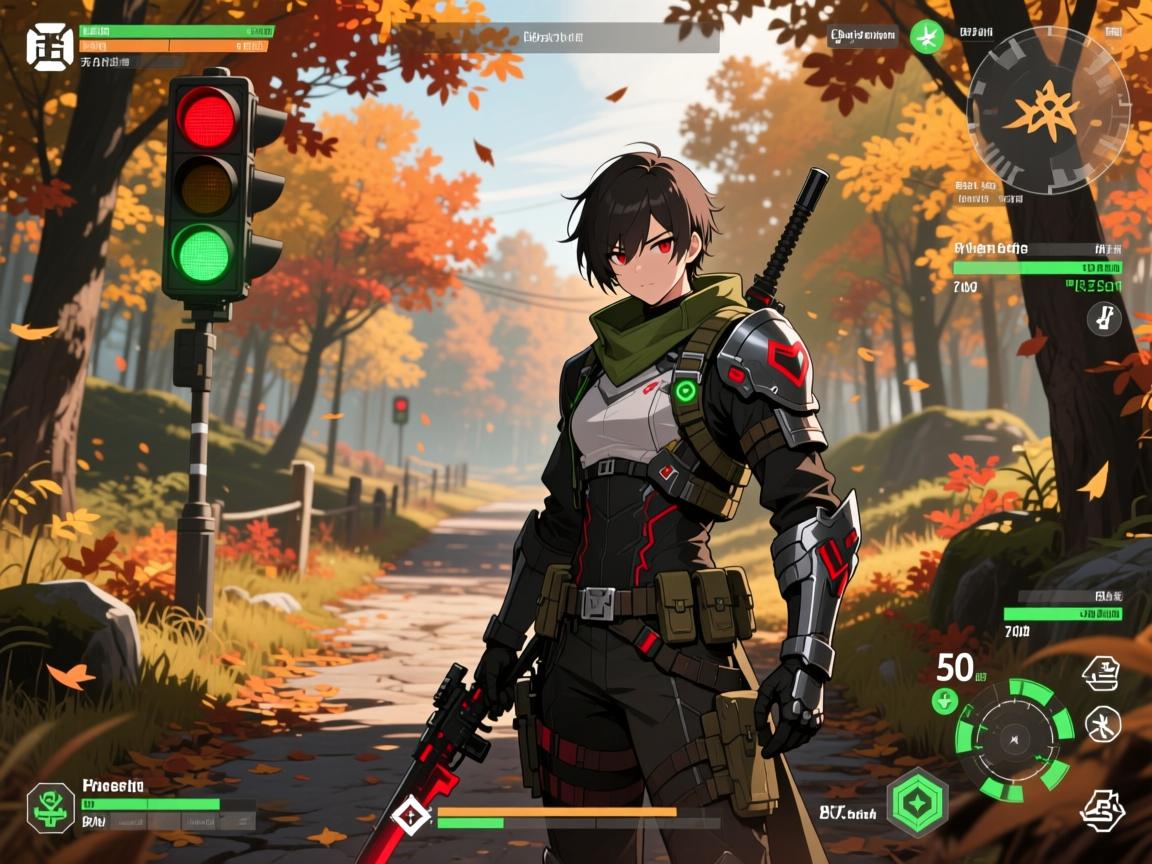The width and height of the screenshot is (1152, 864).
Task: Open the white angular emblem in the bottom-right corner
Action: pos(1103,808)
